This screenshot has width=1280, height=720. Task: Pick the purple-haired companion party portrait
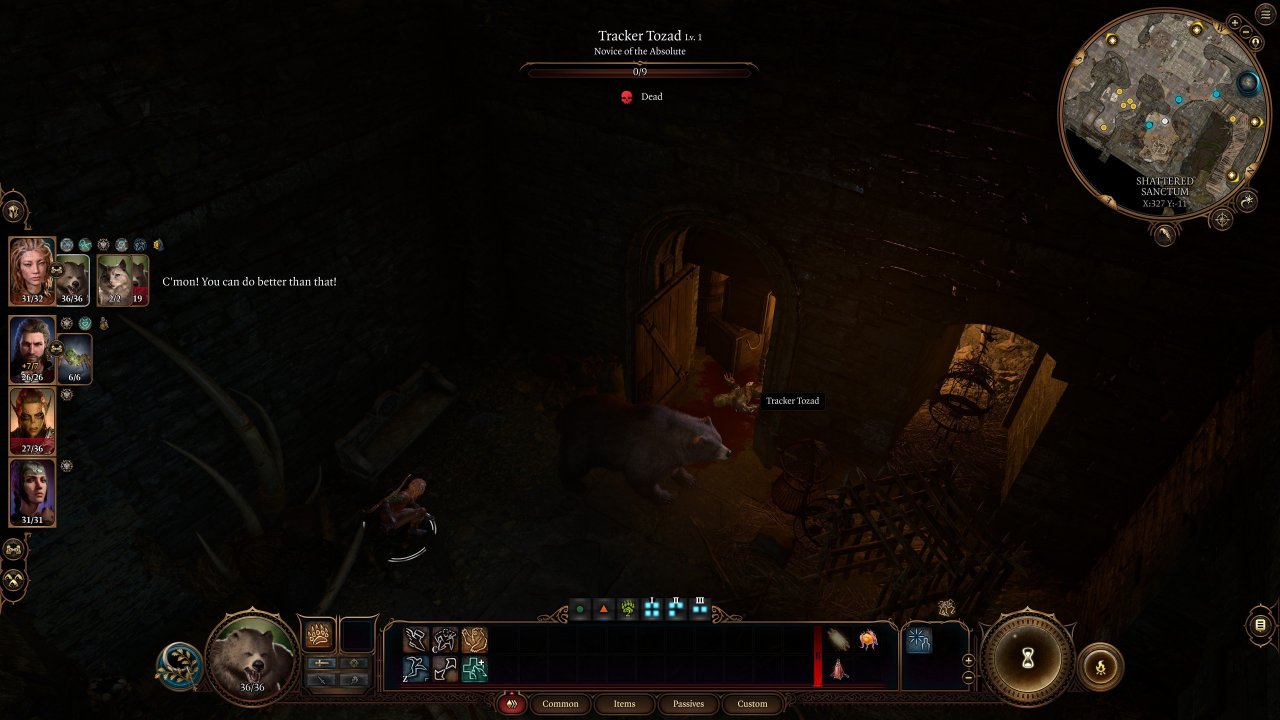[x=32, y=491]
